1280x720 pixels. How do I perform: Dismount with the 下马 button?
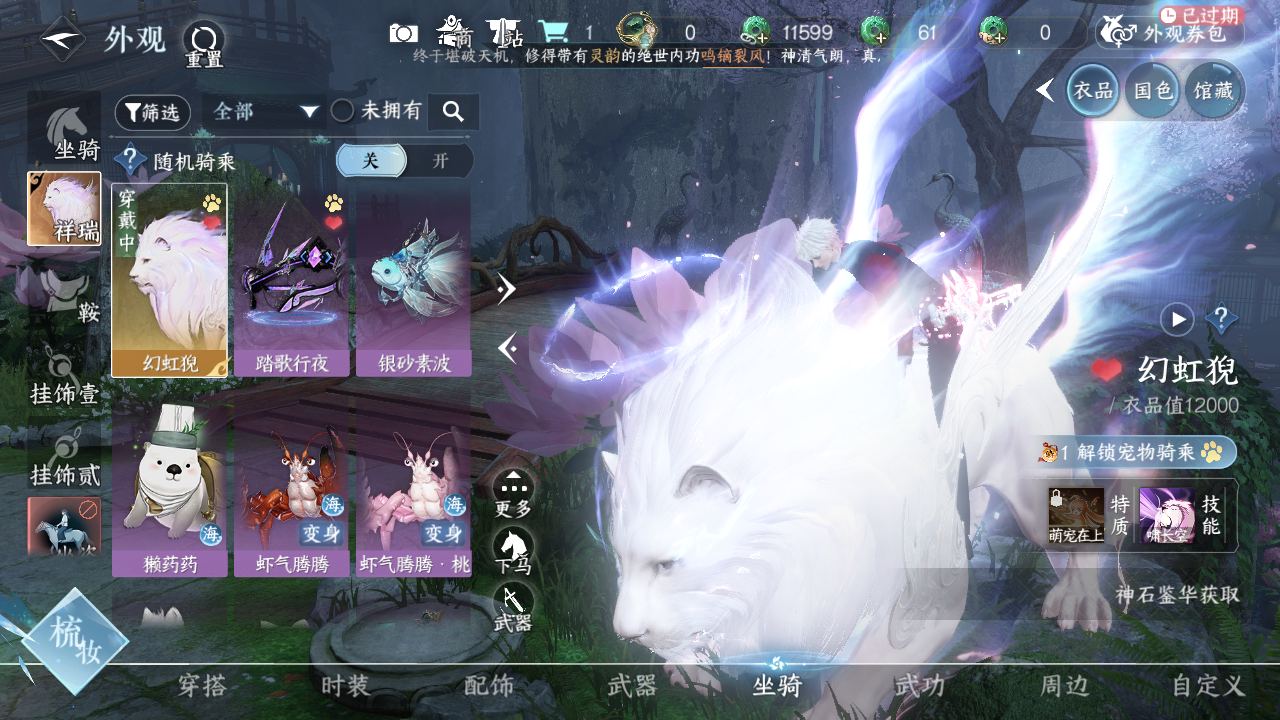click(513, 551)
